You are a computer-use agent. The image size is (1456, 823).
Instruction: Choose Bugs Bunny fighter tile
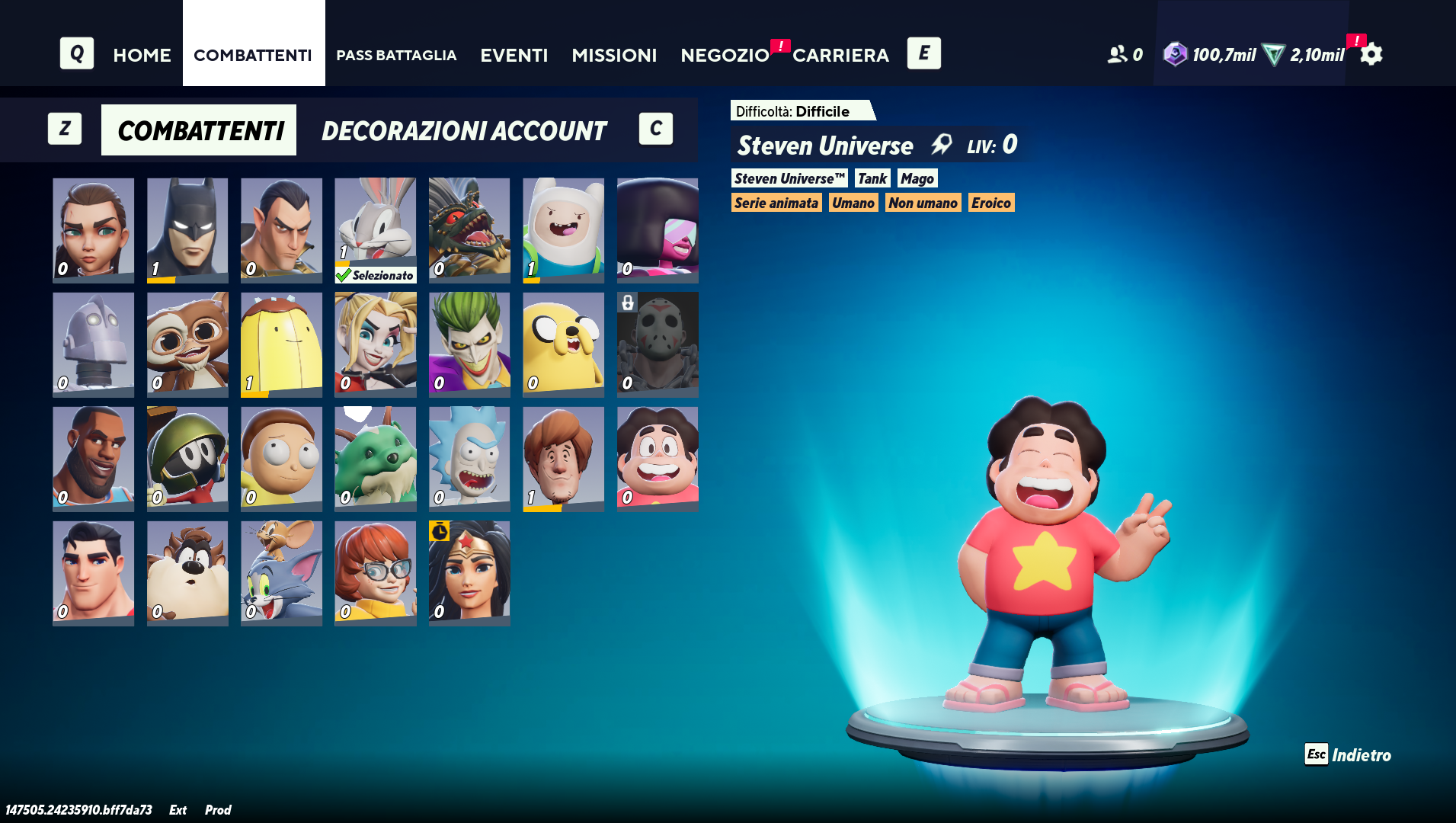(x=376, y=229)
